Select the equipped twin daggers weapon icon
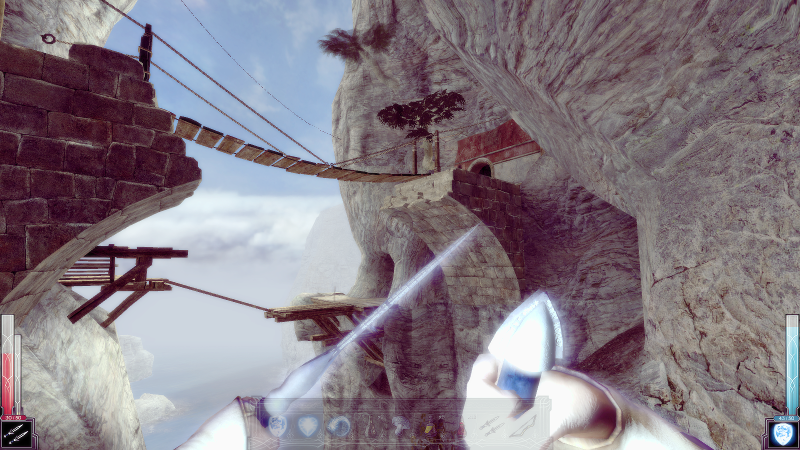The image size is (800, 450). 17,434
